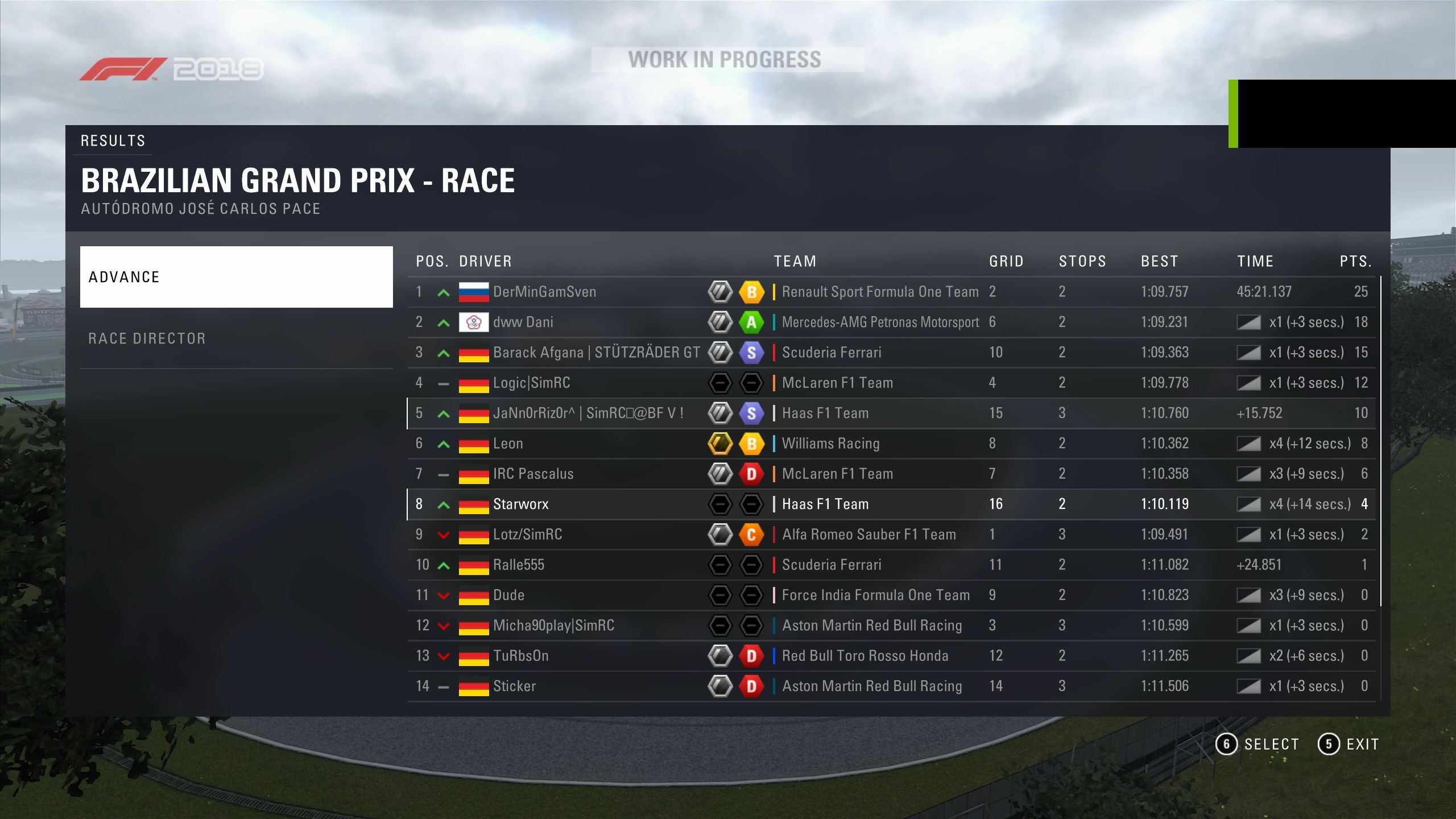Choose the dww Dani results row

tap(891, 322)
